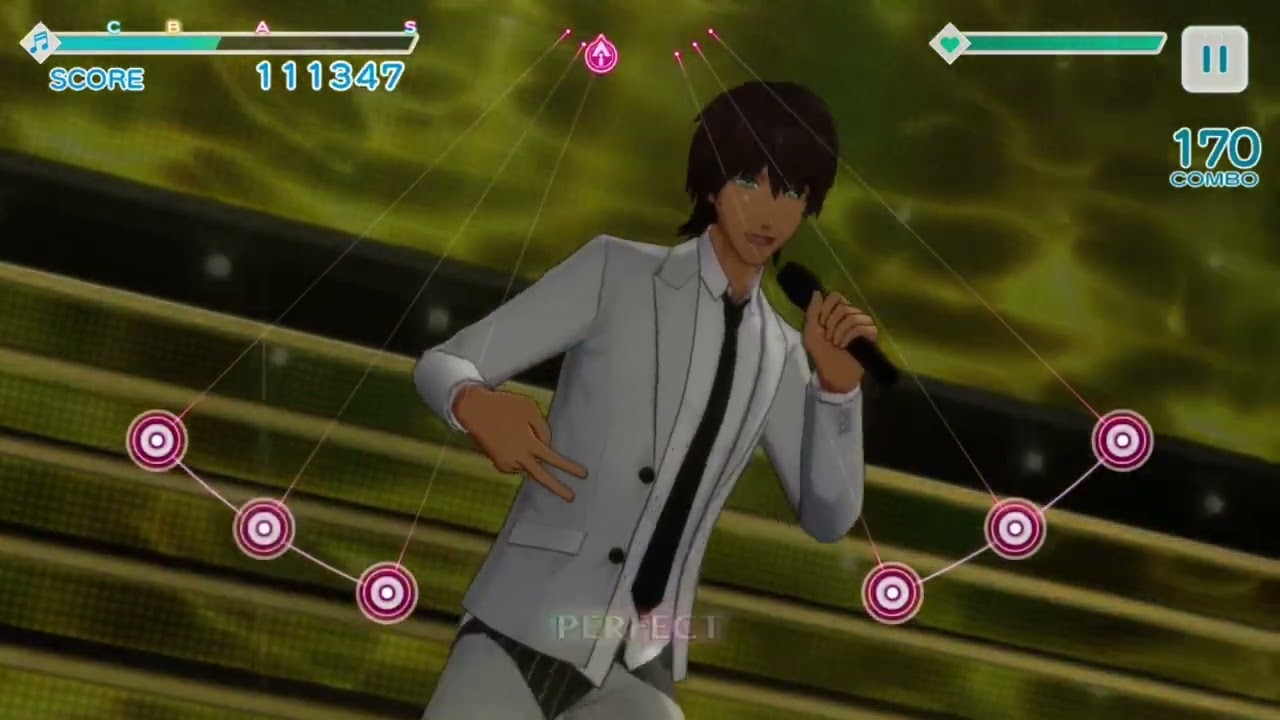Tap the outermost left rhythm target circle
The image size is (1280, 720).
(x=157, y=440)
